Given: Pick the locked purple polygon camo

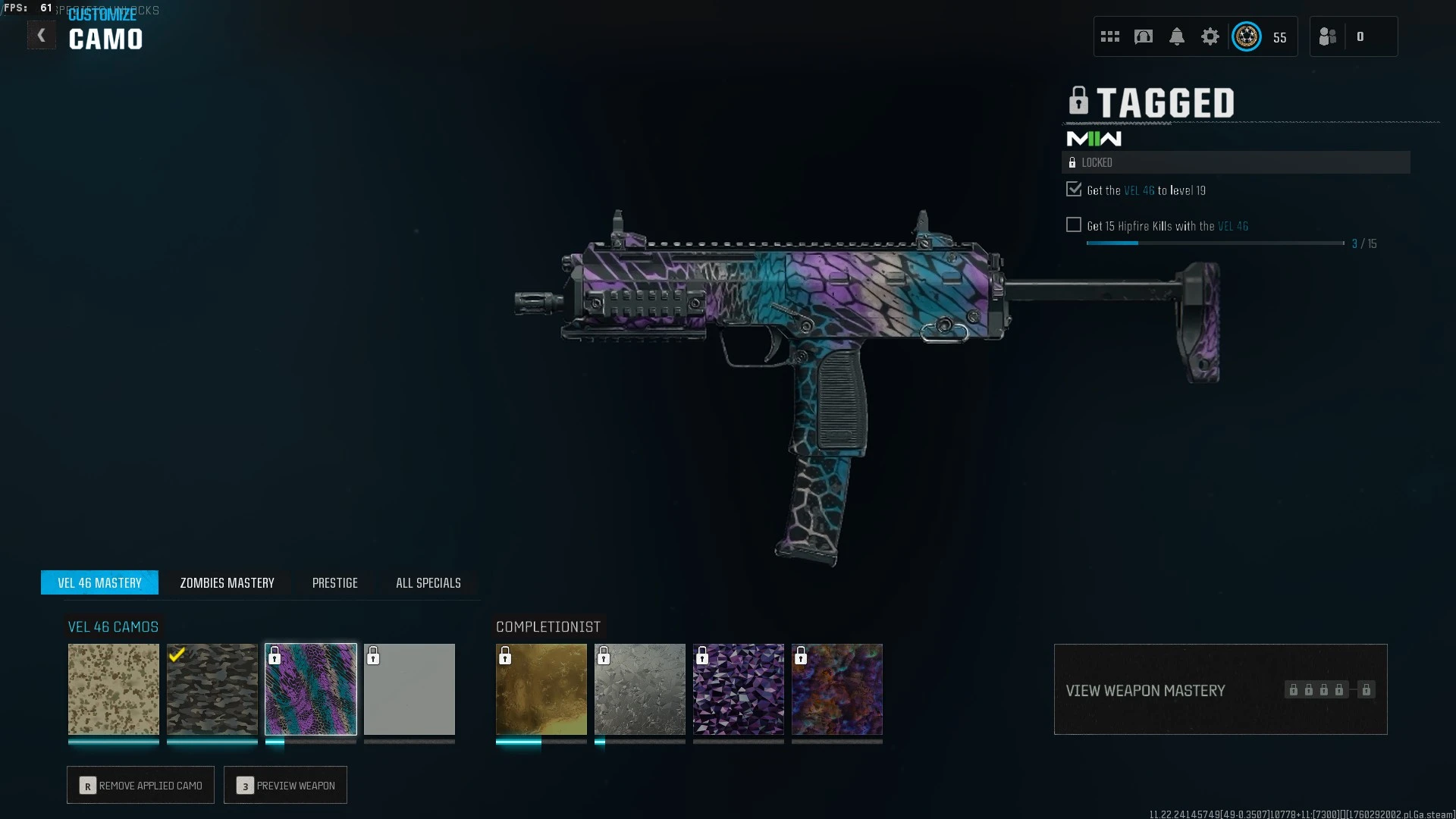Looking at the screenshot, I should pyautogui.click(x=739, y=689).
